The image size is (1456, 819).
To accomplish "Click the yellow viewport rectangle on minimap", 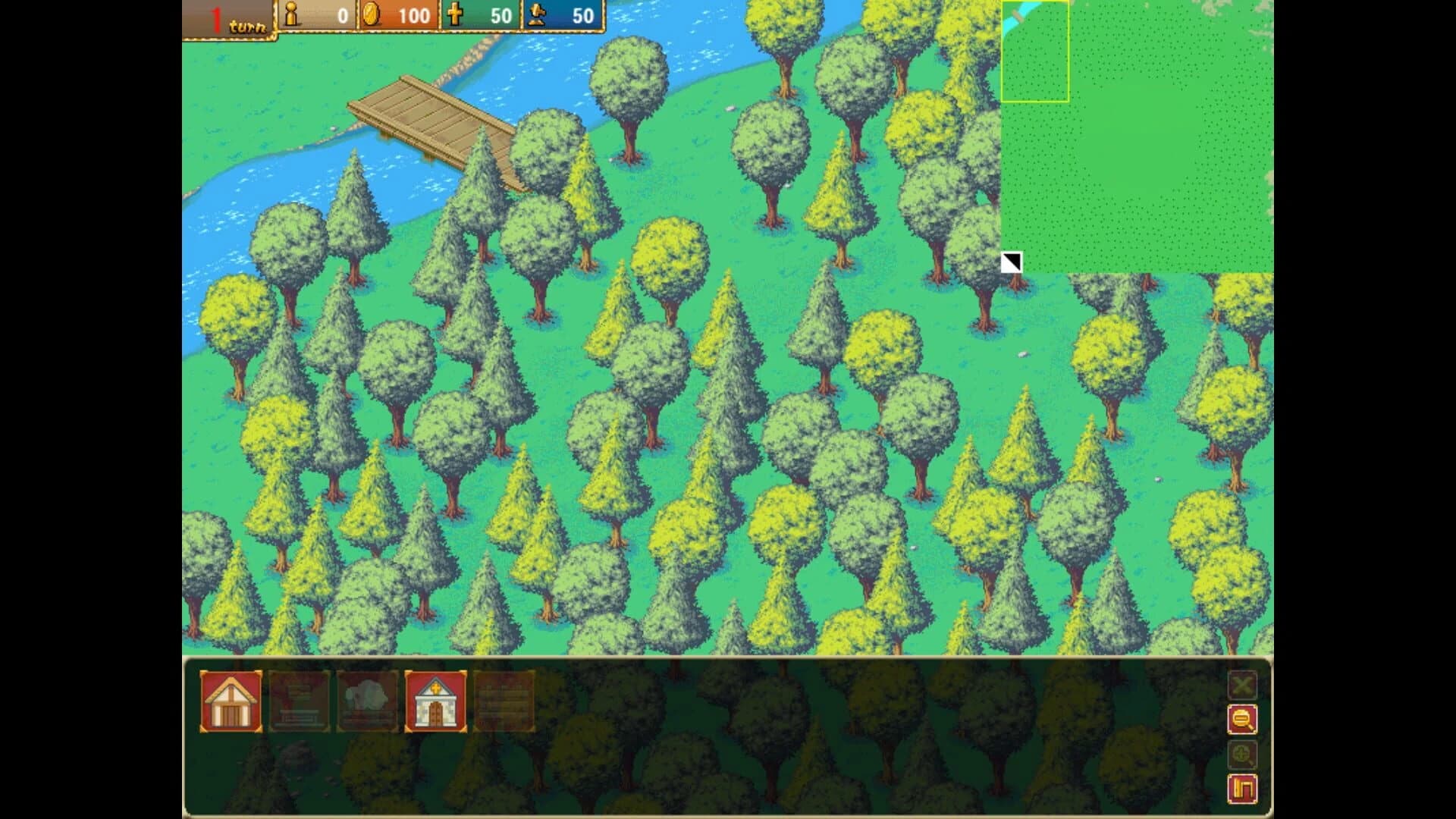I will pyautogui.click(x=1036, y=51).
